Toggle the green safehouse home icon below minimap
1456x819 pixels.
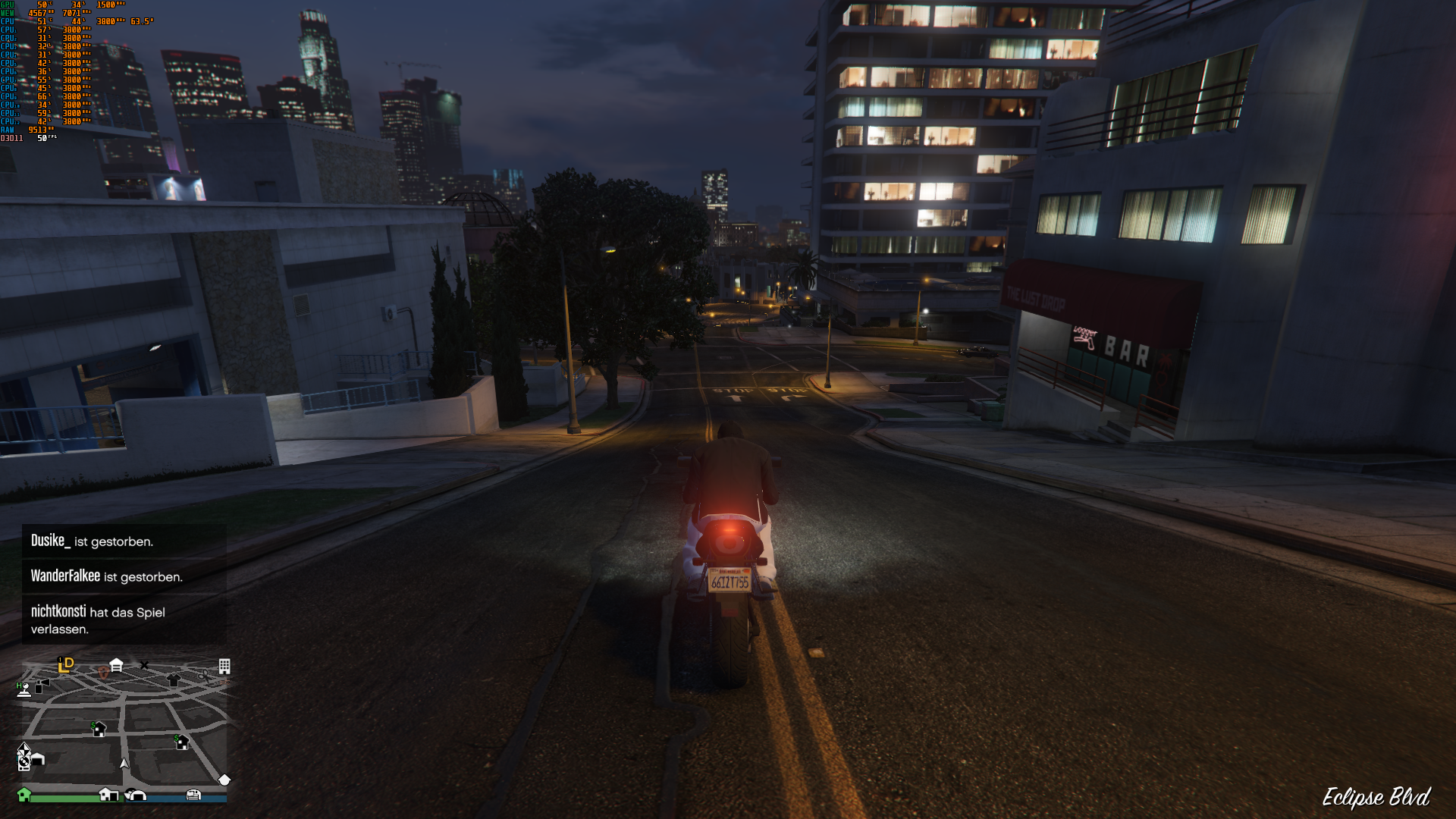coord(24,794)
